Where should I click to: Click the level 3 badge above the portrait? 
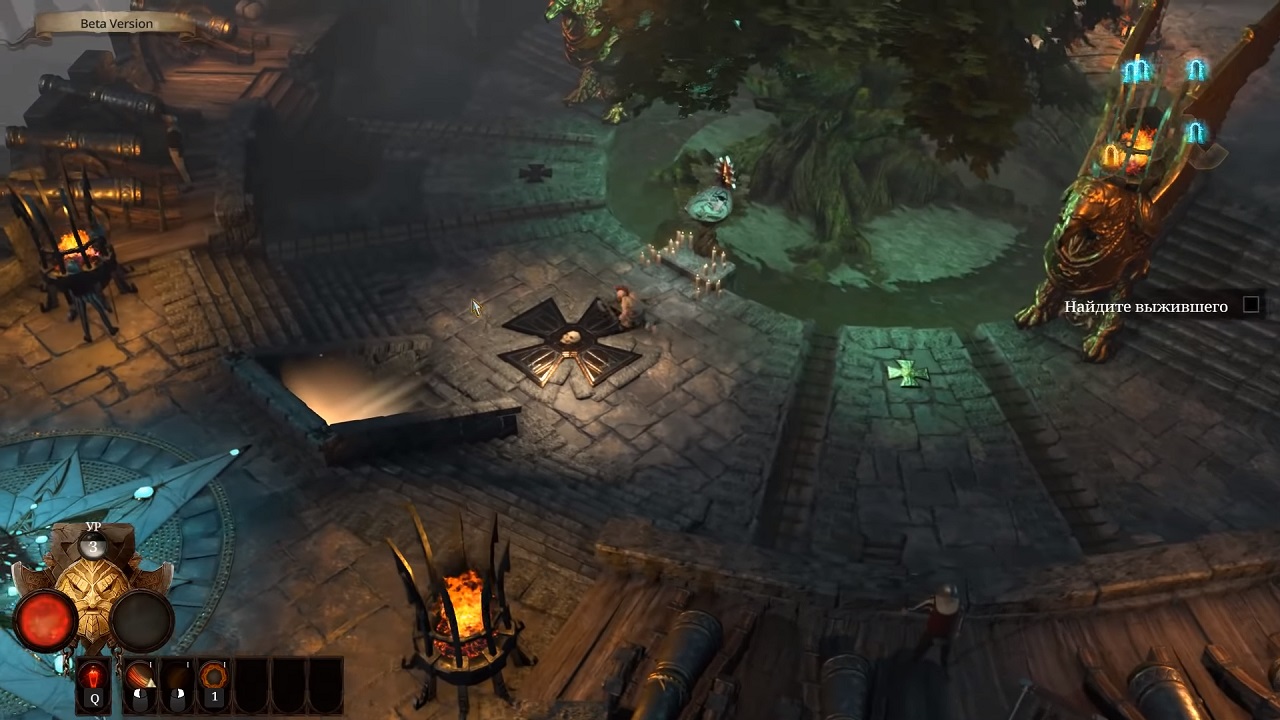coord(93,546)
